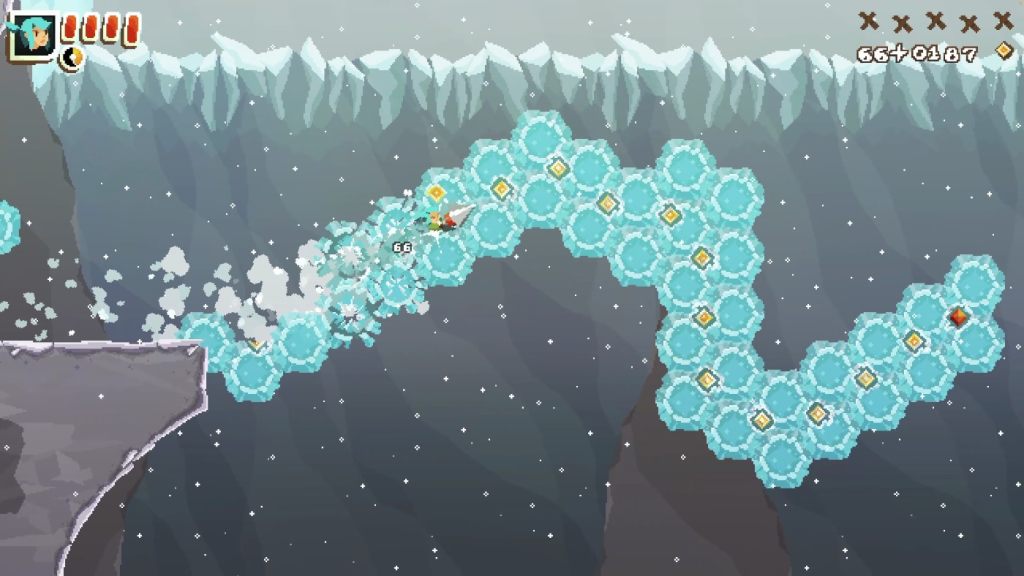Click the blue-haired character portrait
The width and height of the screenshot is (1024, 576).
coord(31,38)
